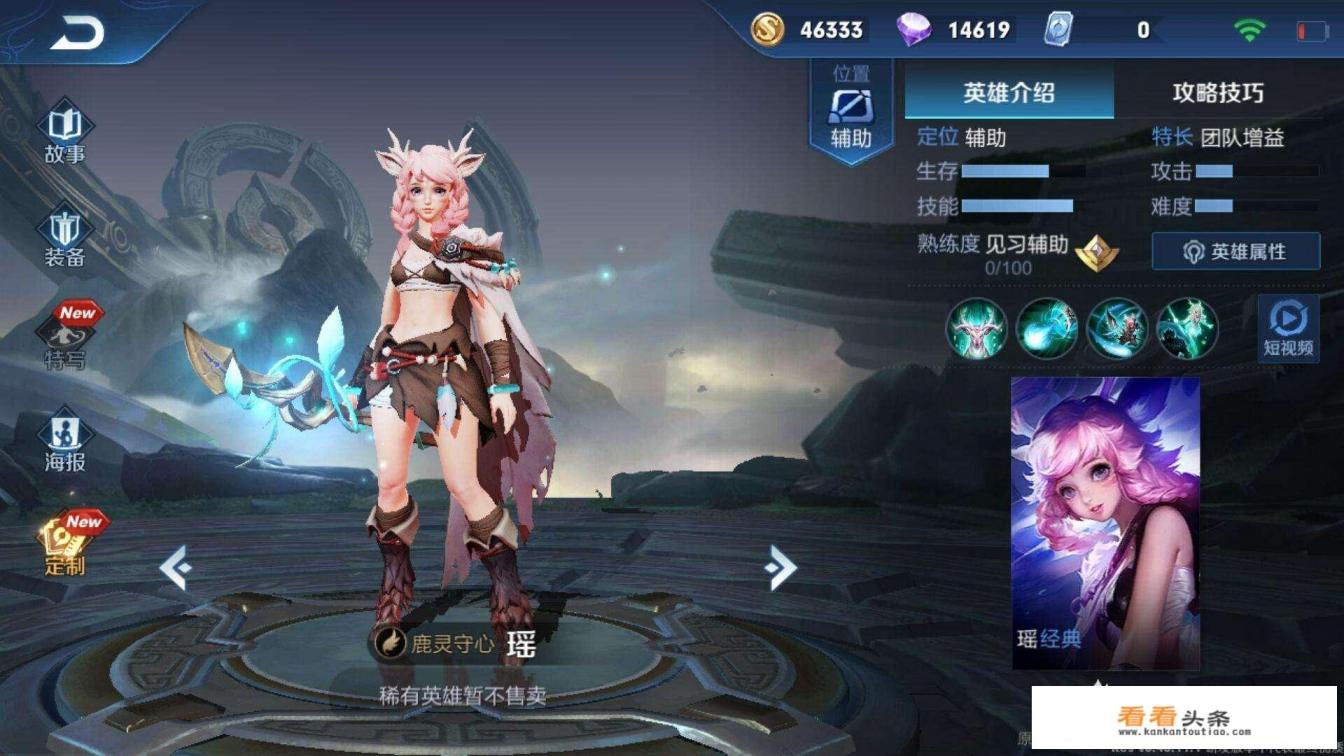Click the 辅助 position badge
The image size is (1344, 756).
(851, 112)
